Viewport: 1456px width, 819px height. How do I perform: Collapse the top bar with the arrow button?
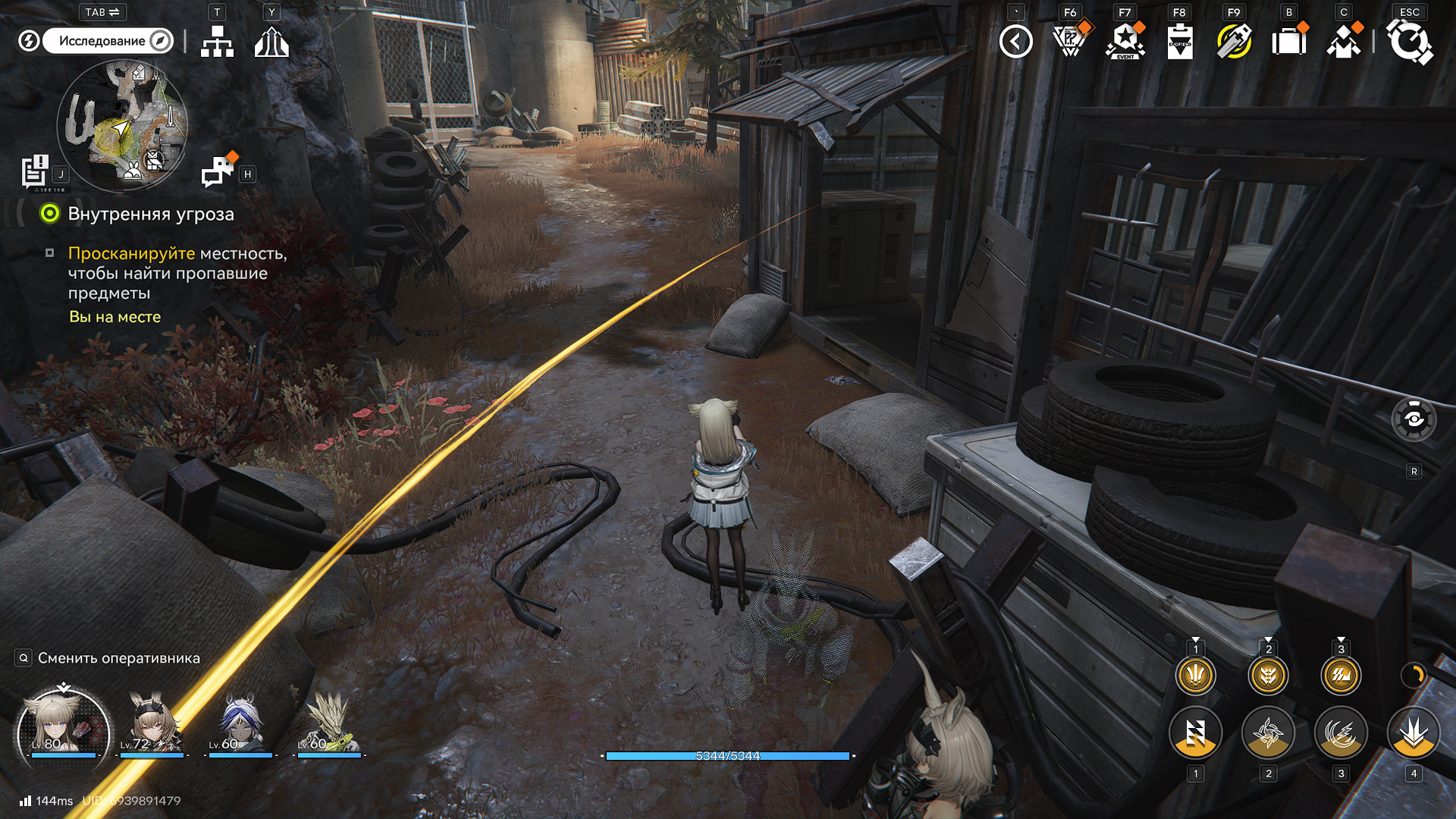[1016, 41]
